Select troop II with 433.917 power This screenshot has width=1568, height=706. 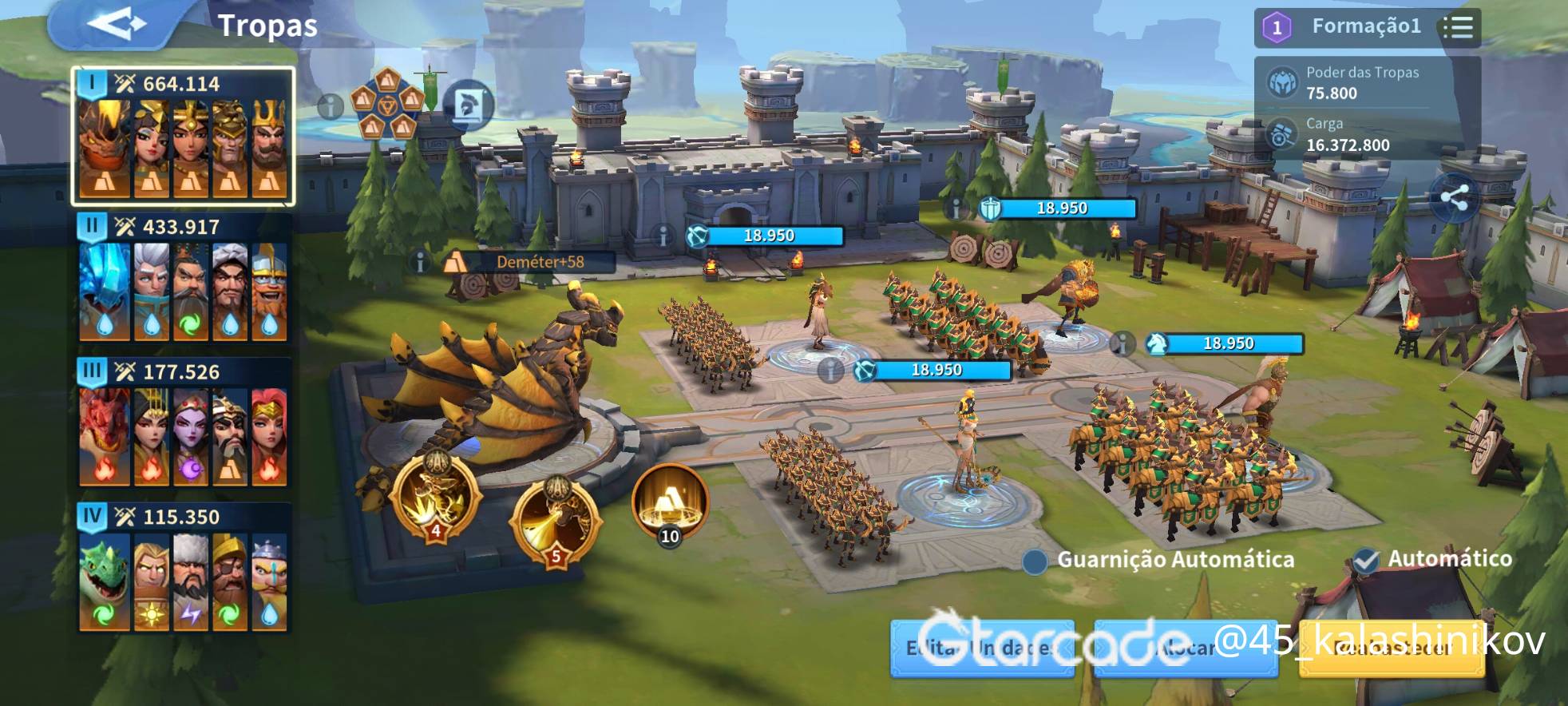click(184, 280)
